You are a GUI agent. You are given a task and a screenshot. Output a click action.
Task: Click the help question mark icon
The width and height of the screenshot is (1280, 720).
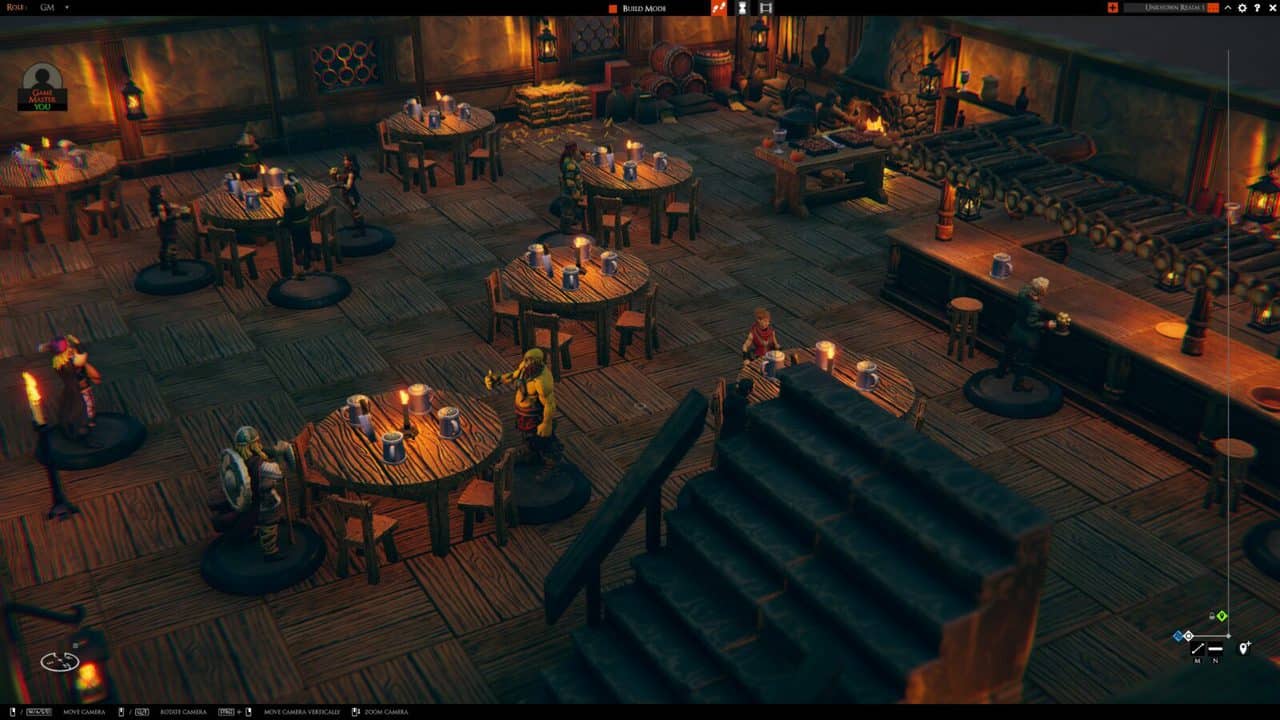click(x=1257, y=8)
